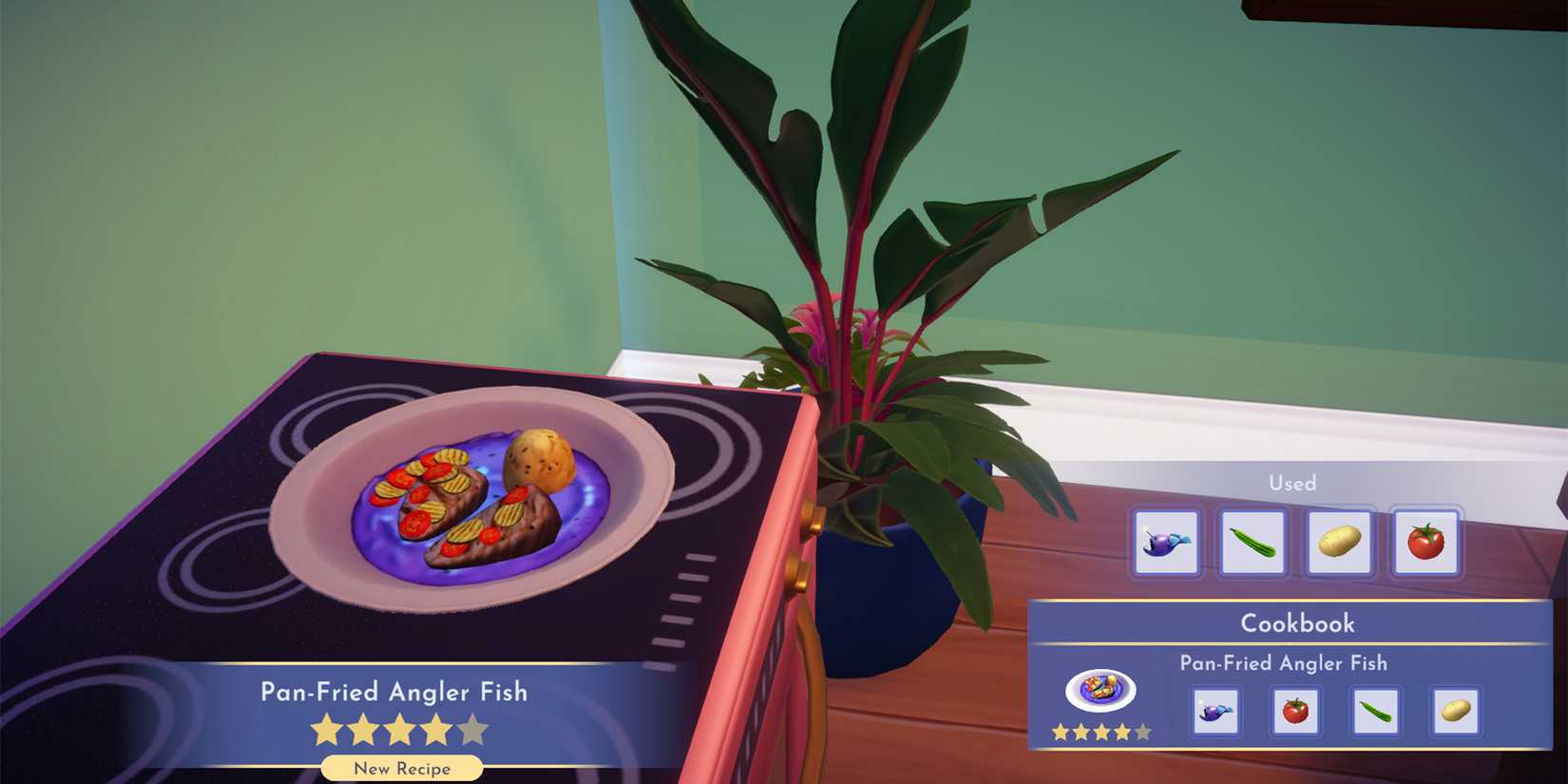Click the cucumber ingredient in the Used panel

point(1252,544)
